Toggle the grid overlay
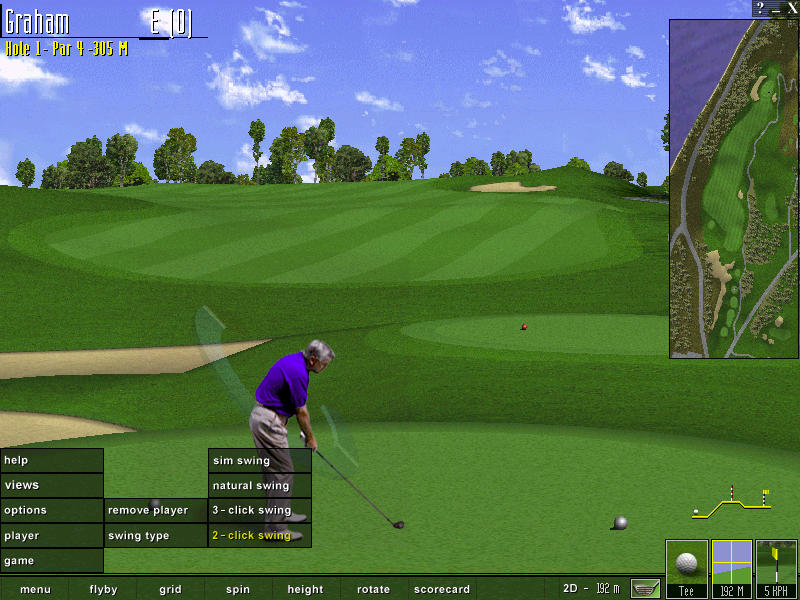Image resolution: width=800 pixels, height=600 pixels. 170,590
